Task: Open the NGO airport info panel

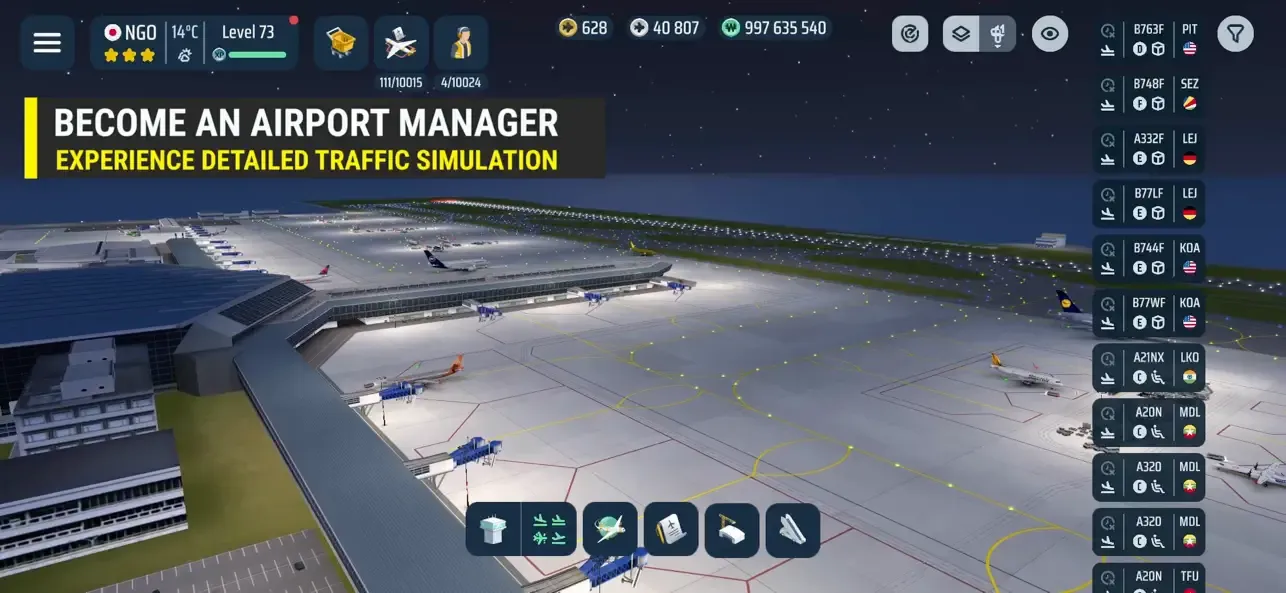Action: coord(130,43)
